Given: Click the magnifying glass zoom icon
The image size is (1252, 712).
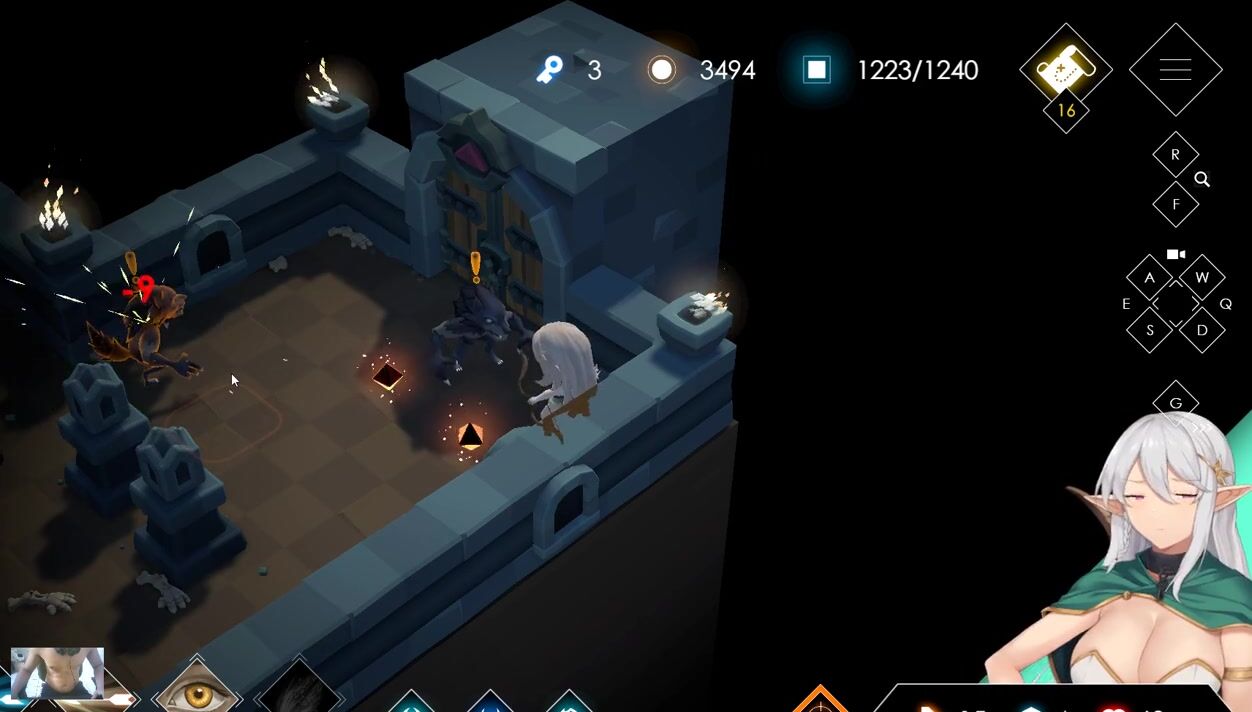Looking at the screenshot, I should tap(1202, 180).
